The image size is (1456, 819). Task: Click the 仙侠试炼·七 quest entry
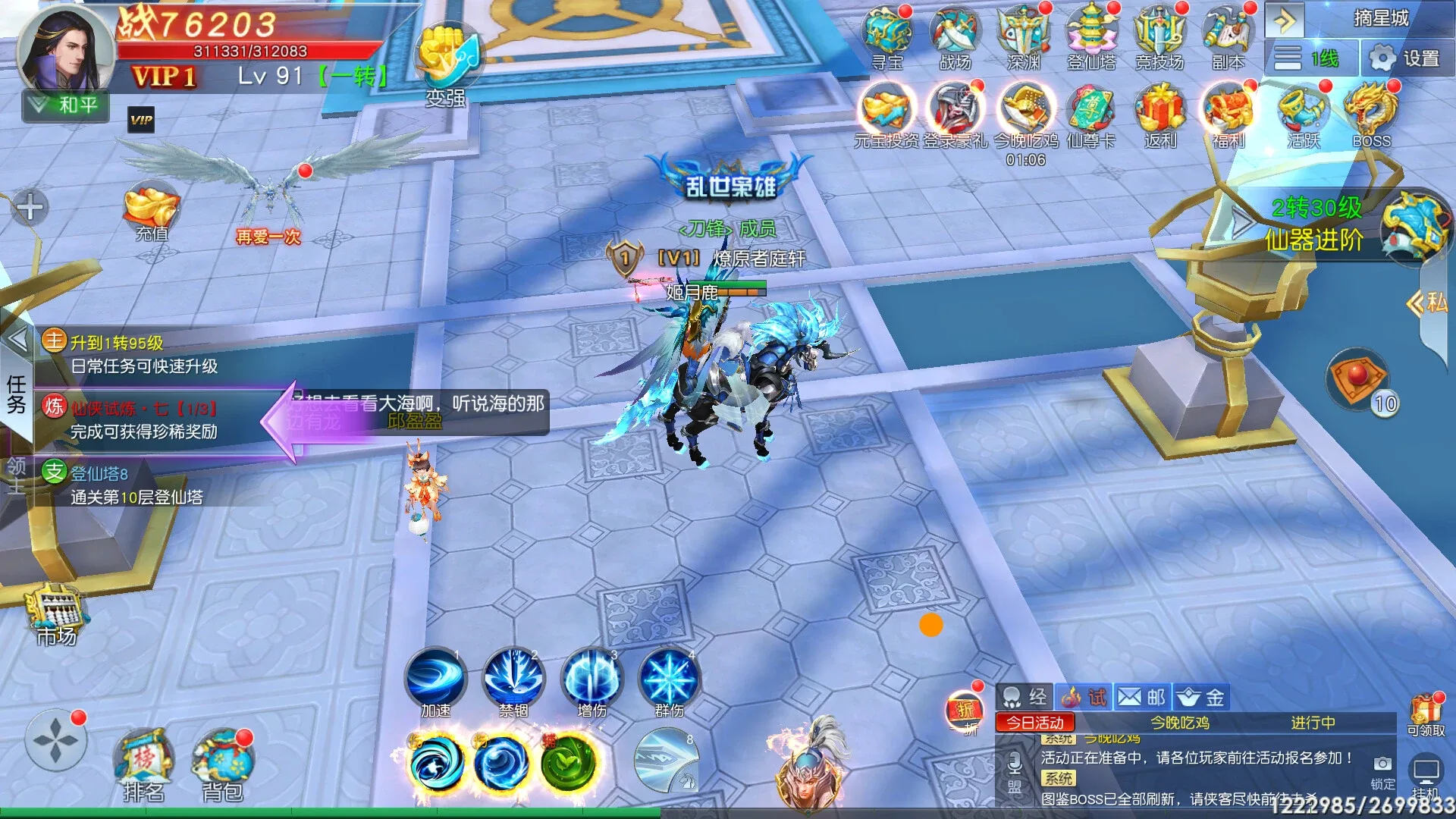point(144,409)
